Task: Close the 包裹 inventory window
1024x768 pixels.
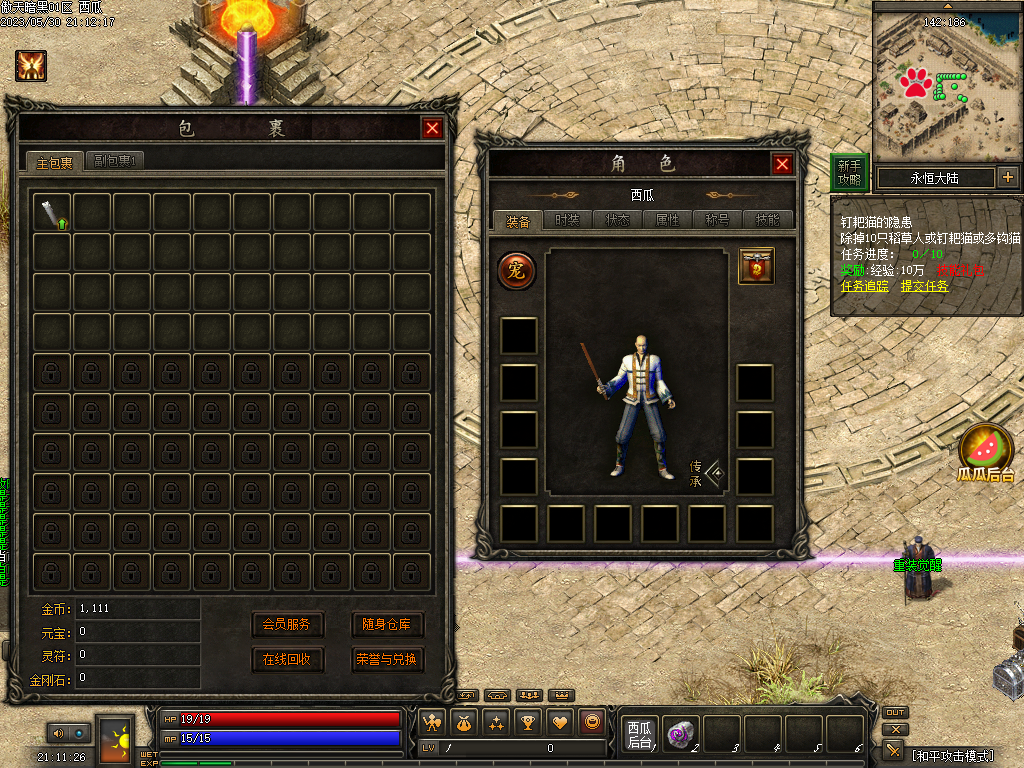Action: point(432,128)
